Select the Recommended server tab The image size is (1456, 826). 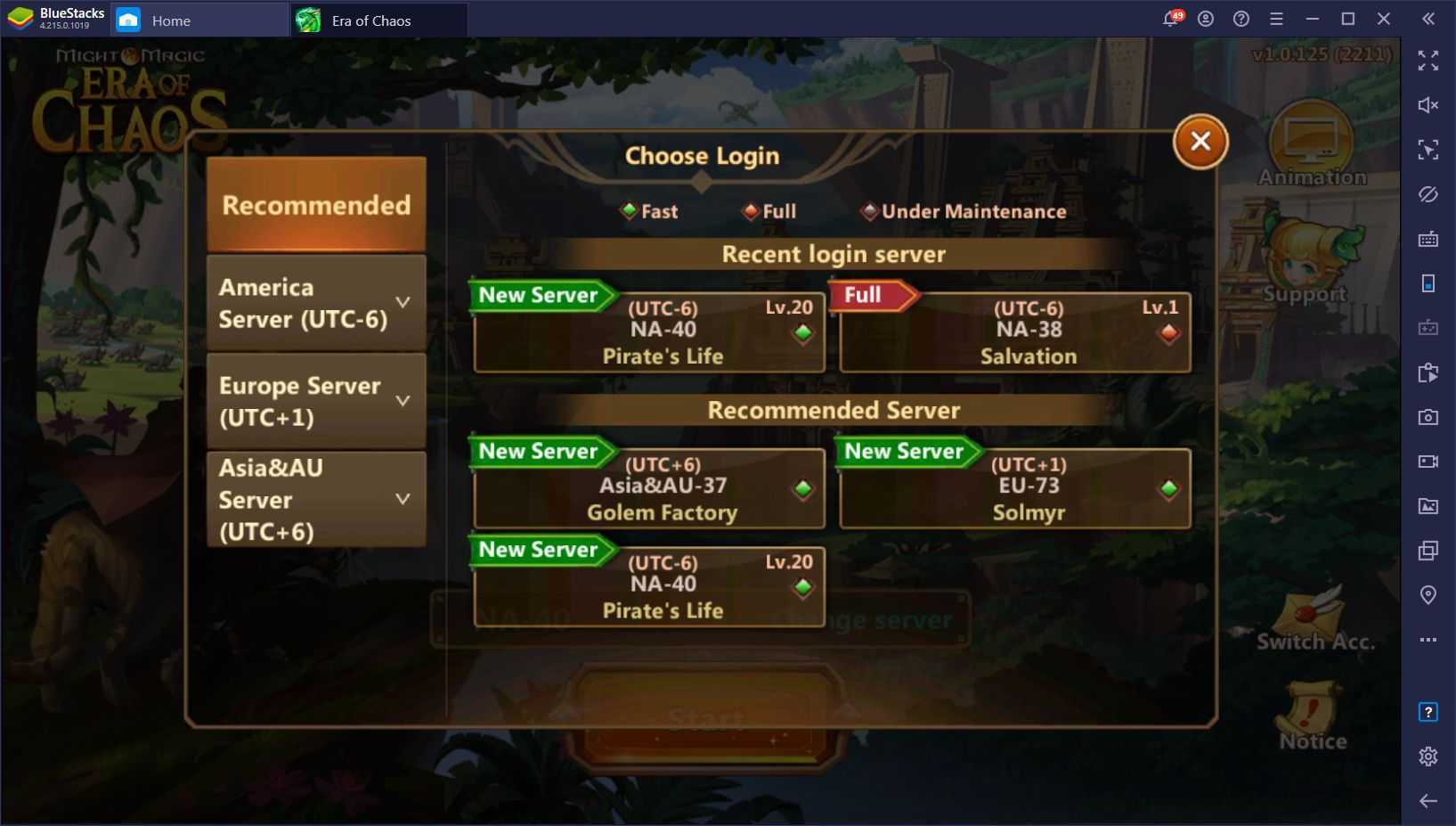pyautogui.click(x=316, y=205)
